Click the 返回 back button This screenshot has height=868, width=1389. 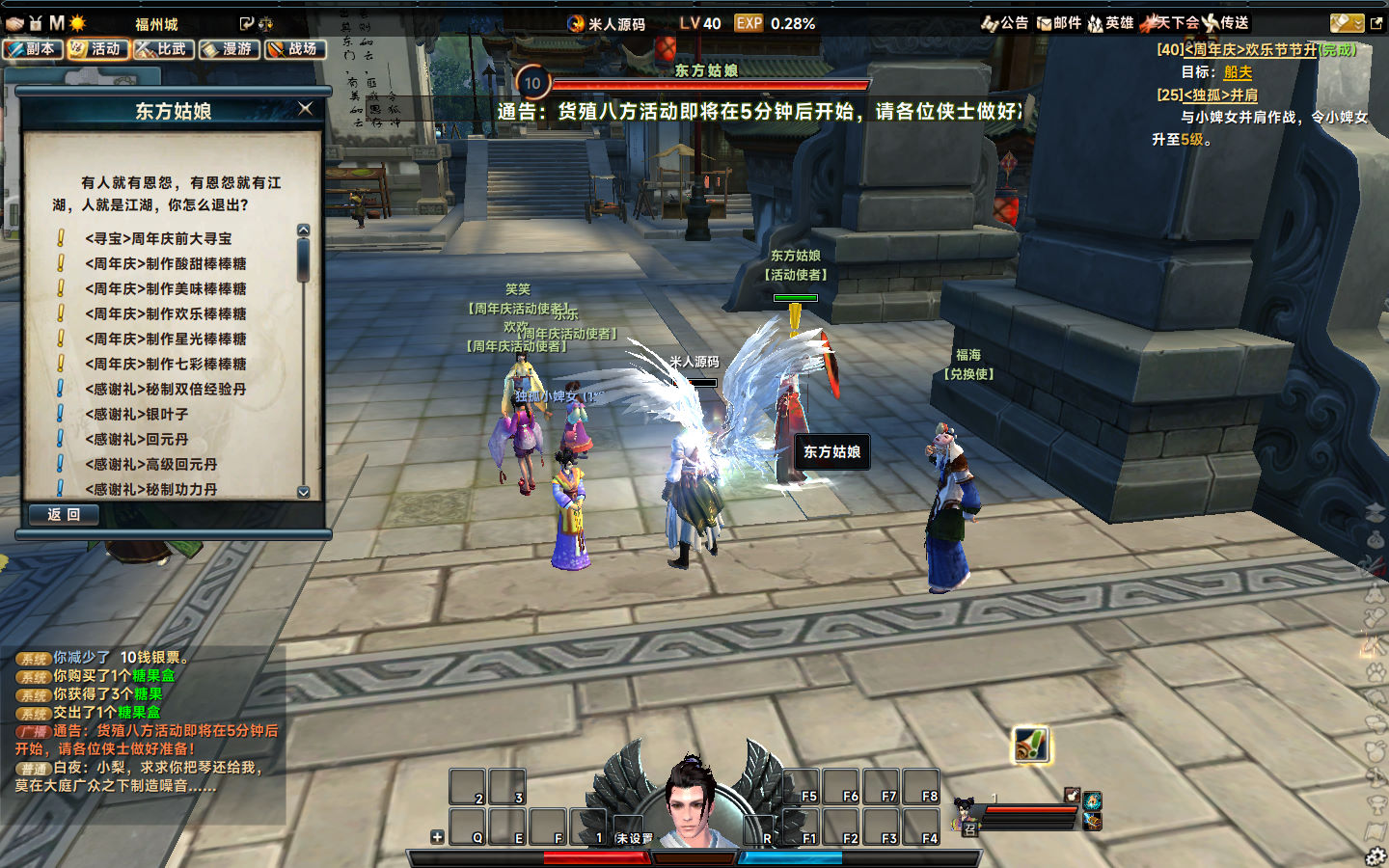point(64,515)
